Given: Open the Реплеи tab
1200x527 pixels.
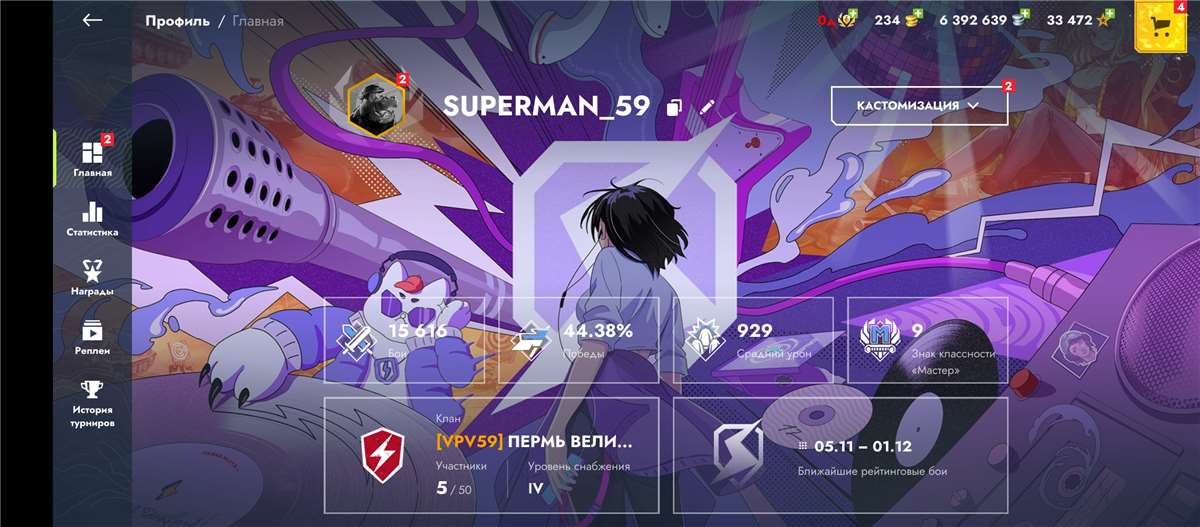Looking at the screenshot, I should (x=92, y=337).
